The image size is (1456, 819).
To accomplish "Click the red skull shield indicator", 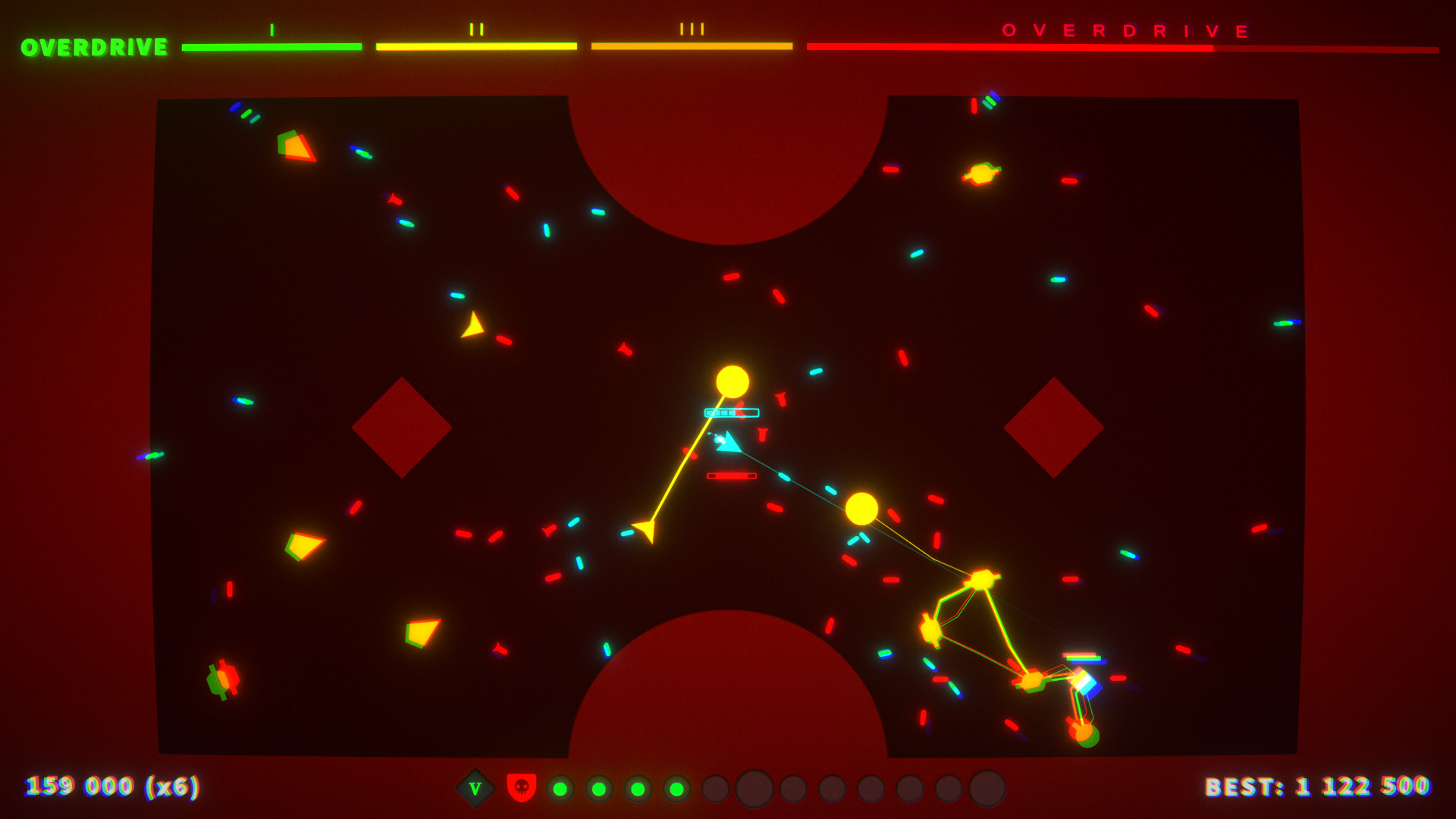I will tap(522, 789).
